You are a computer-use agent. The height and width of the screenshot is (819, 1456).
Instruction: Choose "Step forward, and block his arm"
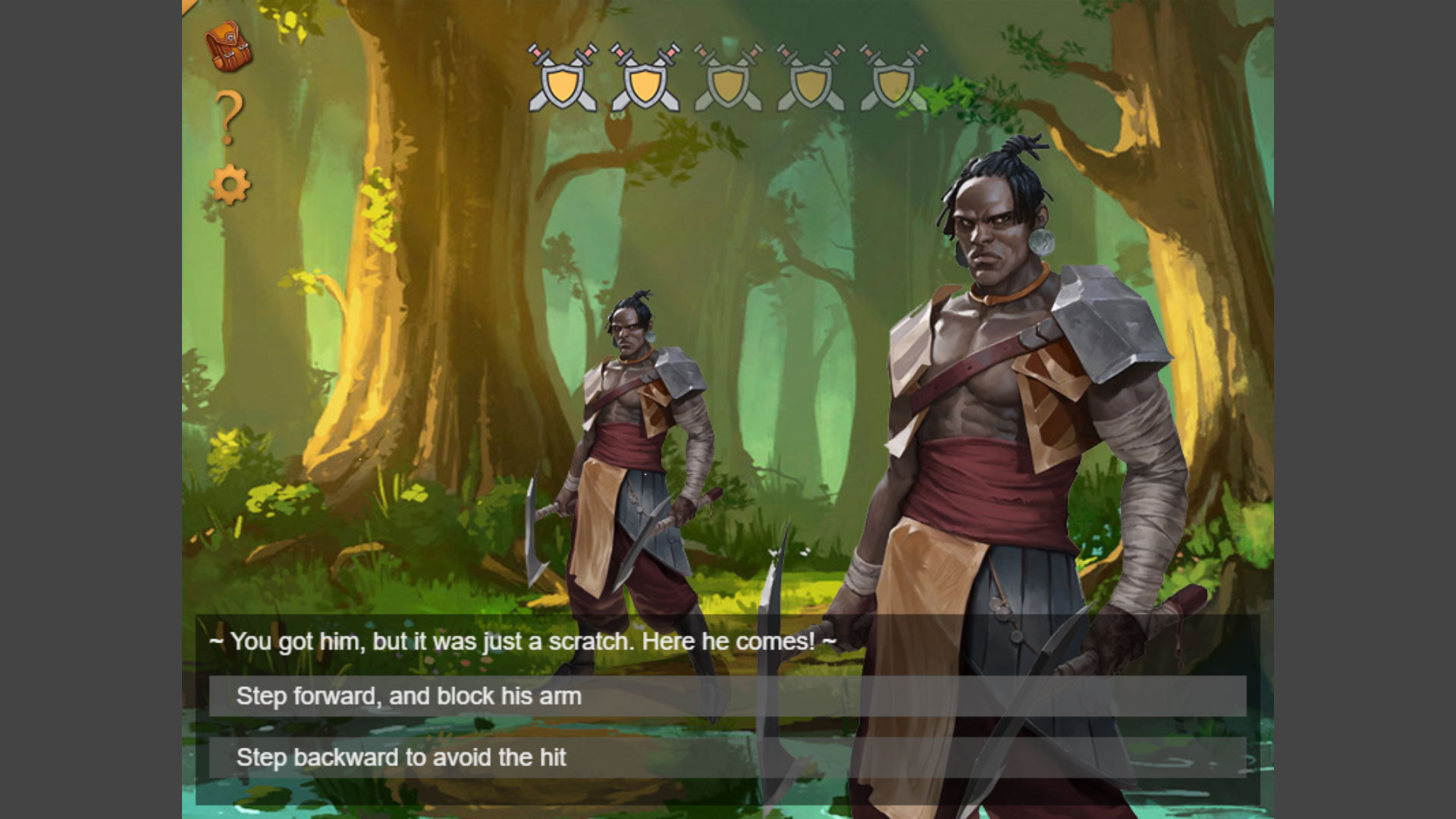click(x=726, y=696)
